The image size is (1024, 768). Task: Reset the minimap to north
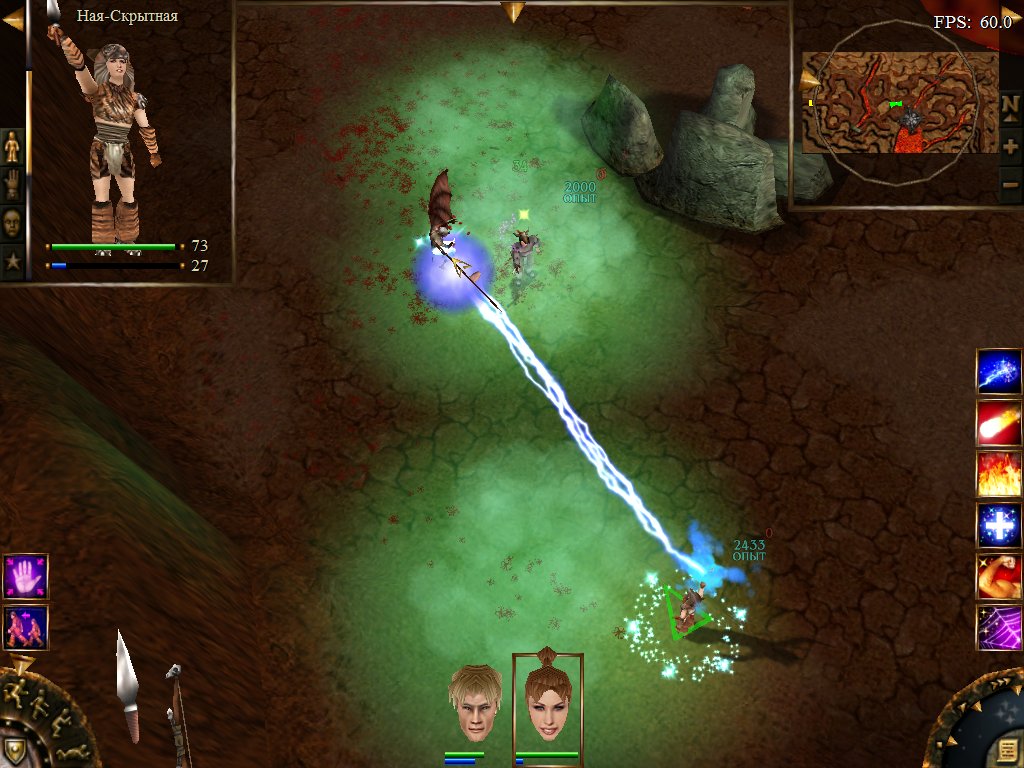1011,106
